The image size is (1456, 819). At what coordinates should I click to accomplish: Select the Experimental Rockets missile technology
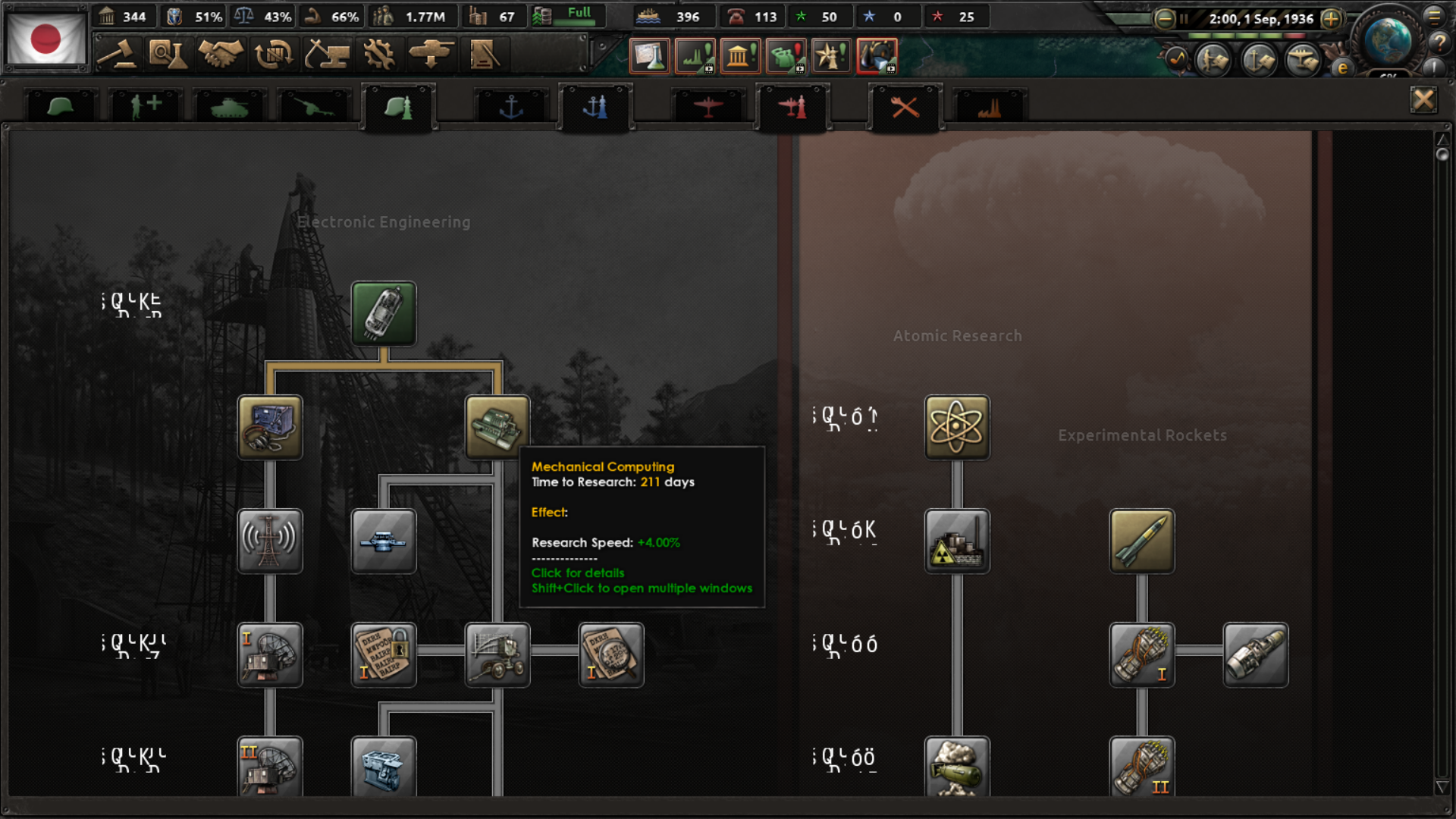pos(1142,541)
